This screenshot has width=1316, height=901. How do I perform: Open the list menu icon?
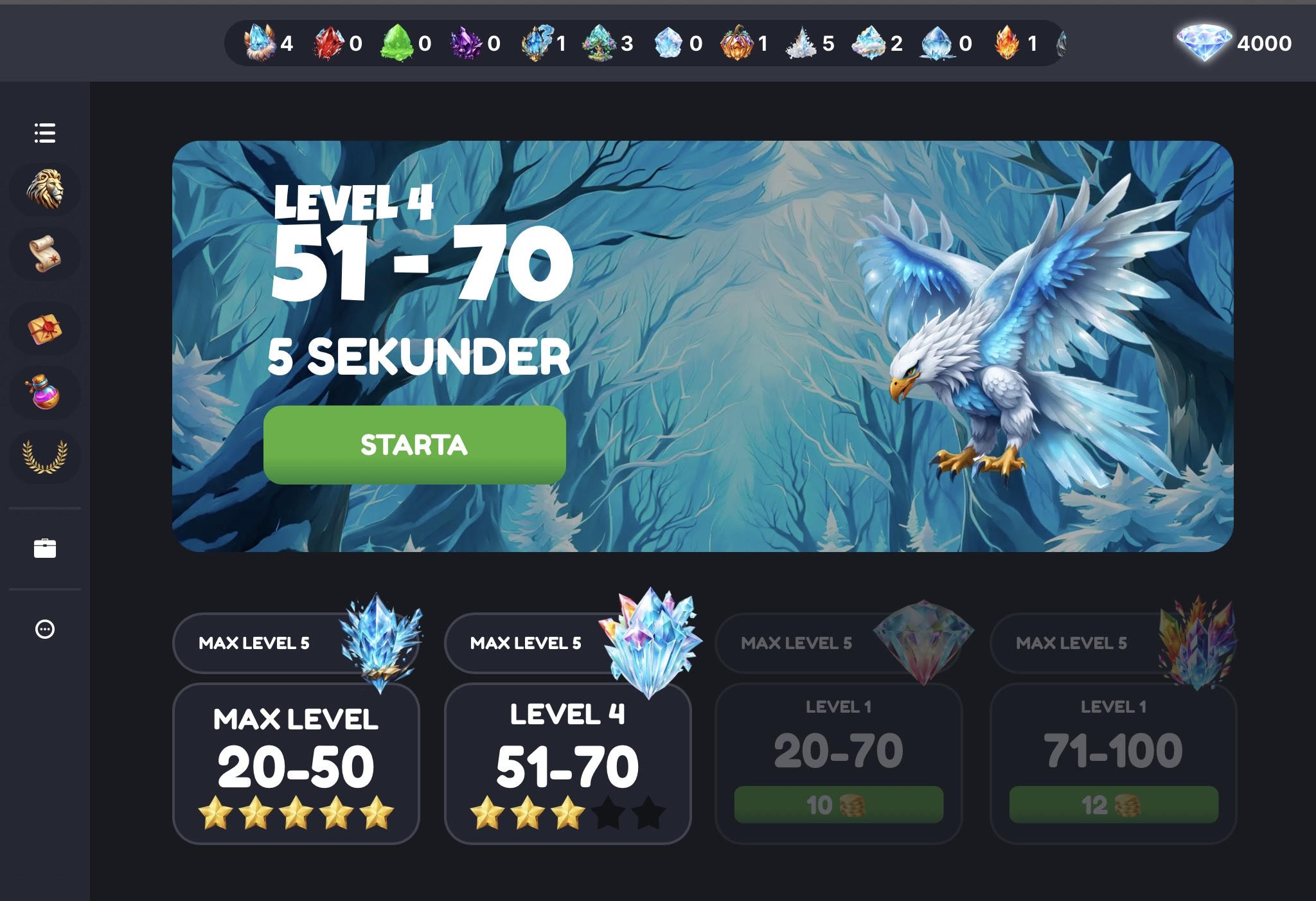[x=45, y=133]
